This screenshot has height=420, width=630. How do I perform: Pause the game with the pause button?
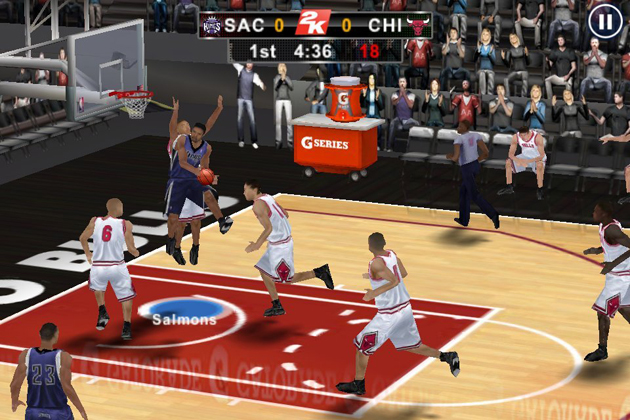click(x=605, y=21)
